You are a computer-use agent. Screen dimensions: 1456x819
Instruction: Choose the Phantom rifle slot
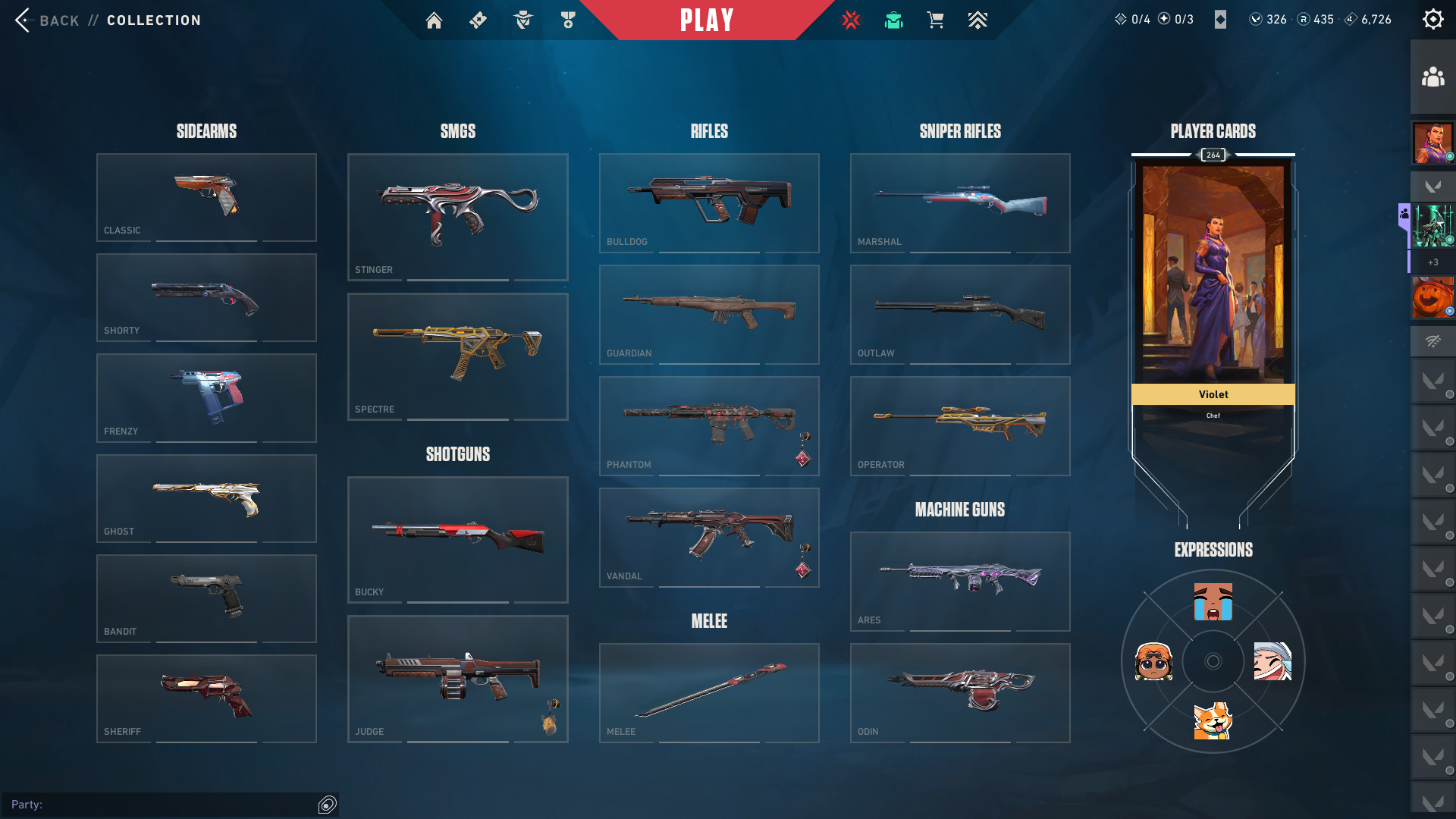[x=709, y=425]
